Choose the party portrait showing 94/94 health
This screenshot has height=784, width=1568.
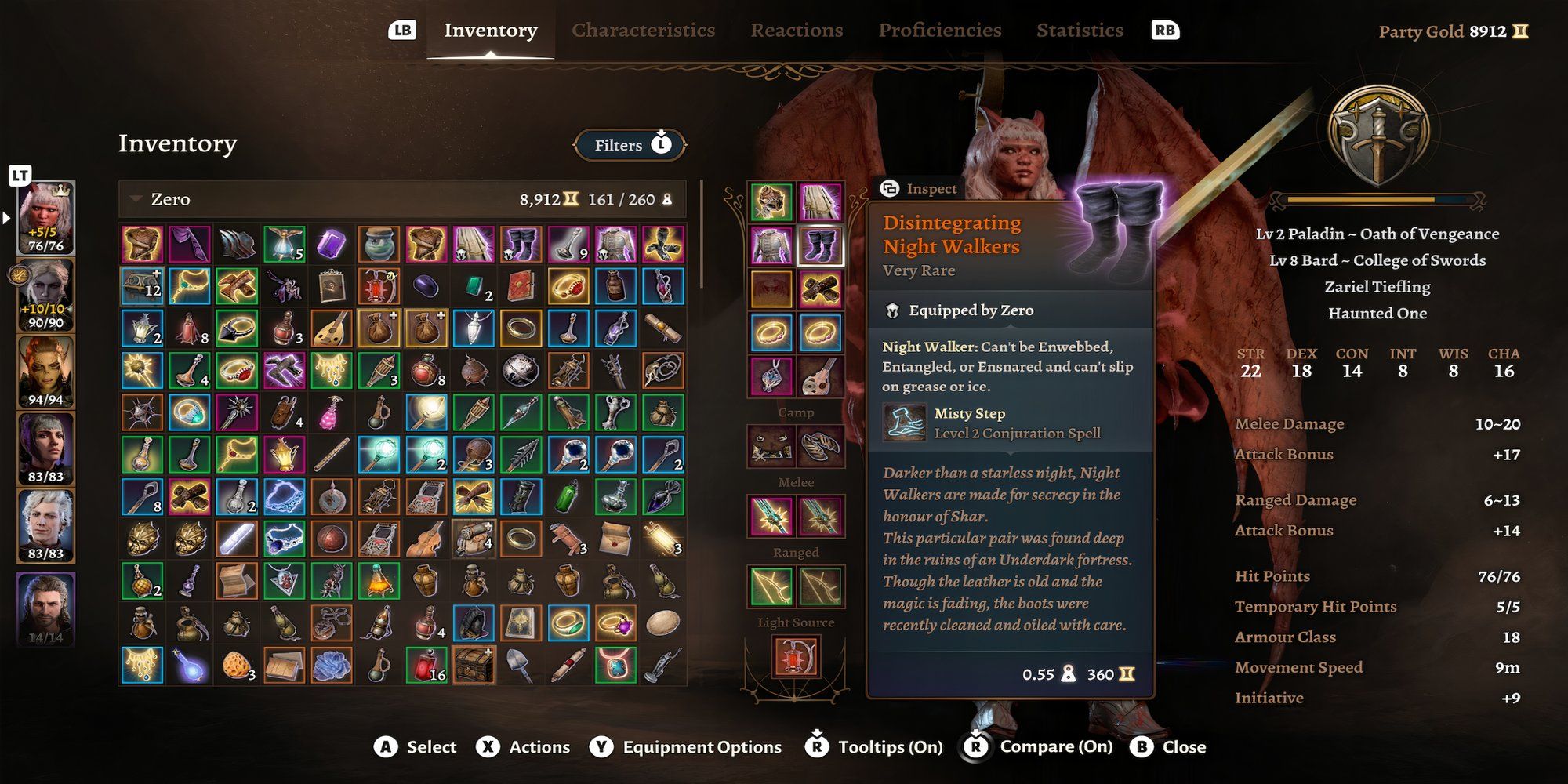46,372
